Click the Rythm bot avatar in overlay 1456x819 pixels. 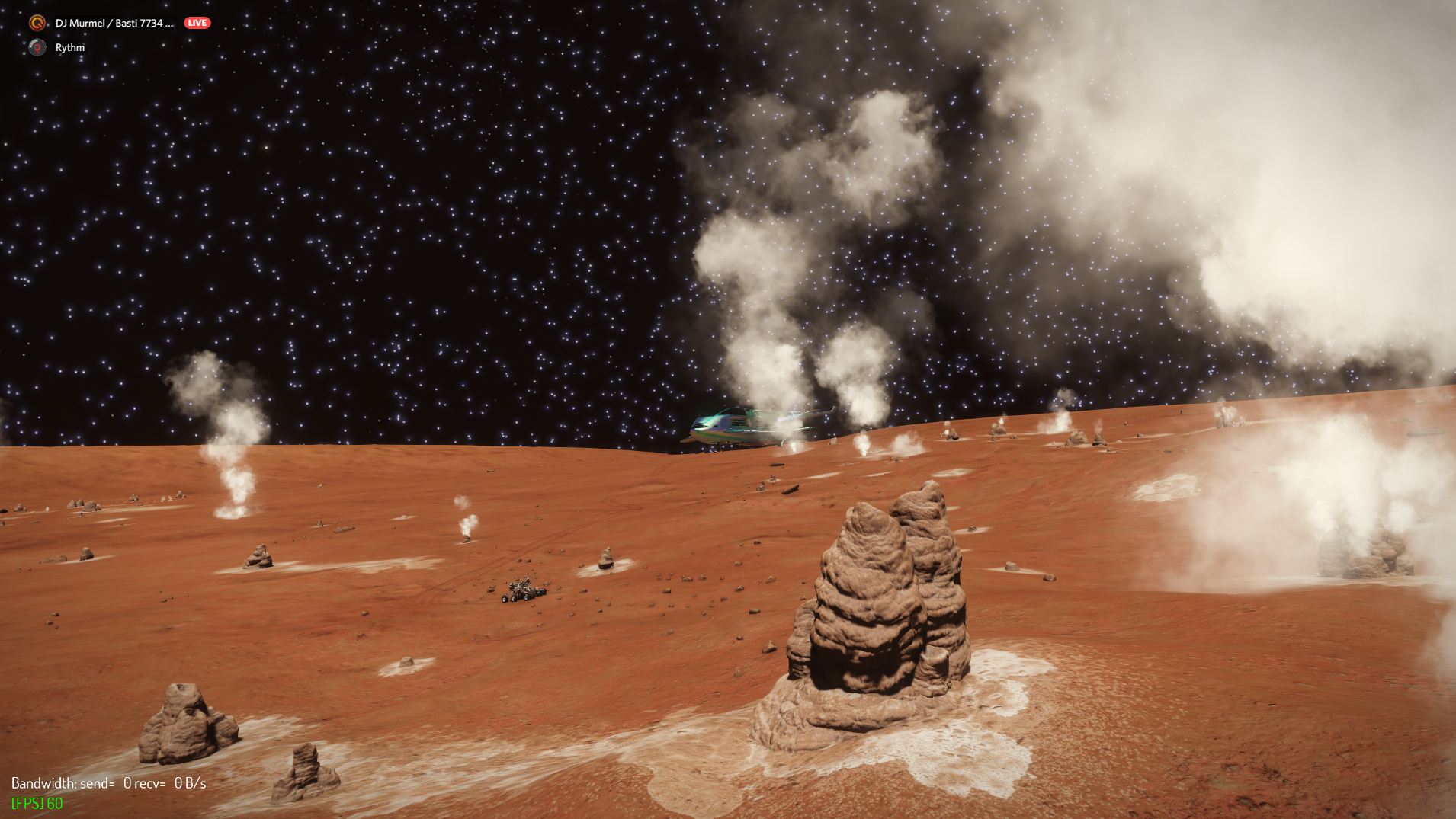pos(37,47)
